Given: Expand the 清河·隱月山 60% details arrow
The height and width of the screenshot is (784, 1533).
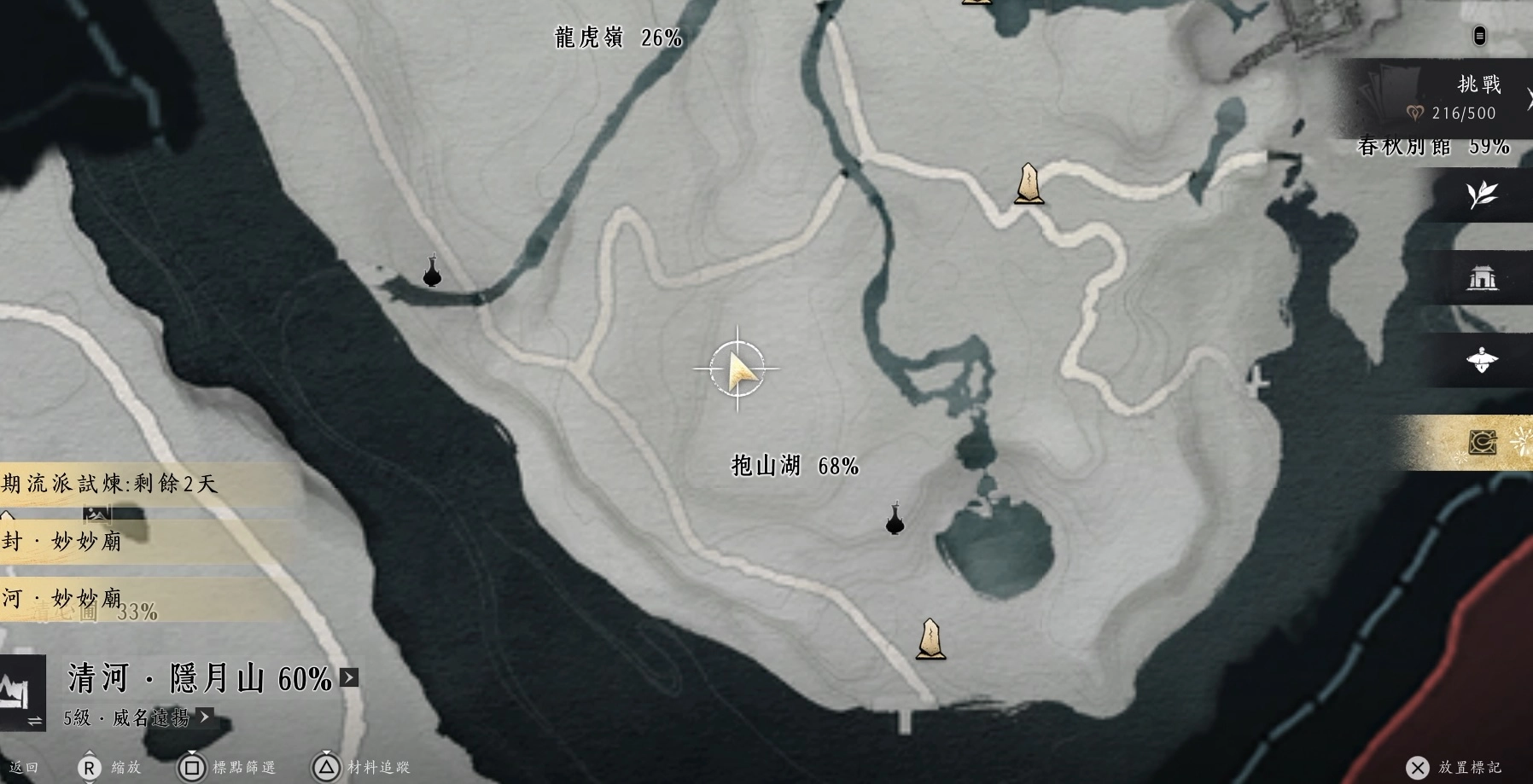Looking at the screenshot, I should click(x=348, y=677).
